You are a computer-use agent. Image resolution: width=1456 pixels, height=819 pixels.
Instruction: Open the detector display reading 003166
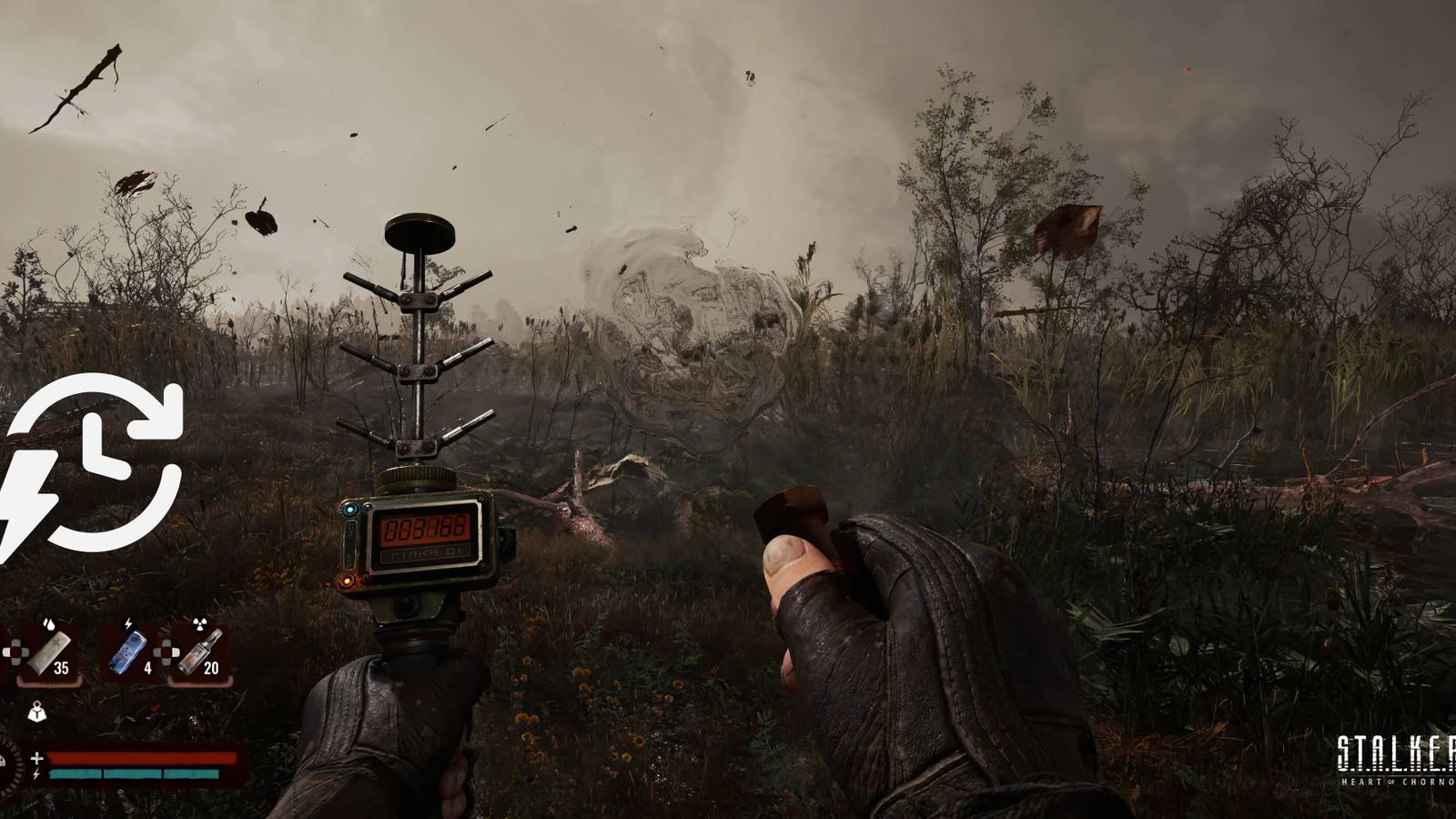click(x=426, y=530)
